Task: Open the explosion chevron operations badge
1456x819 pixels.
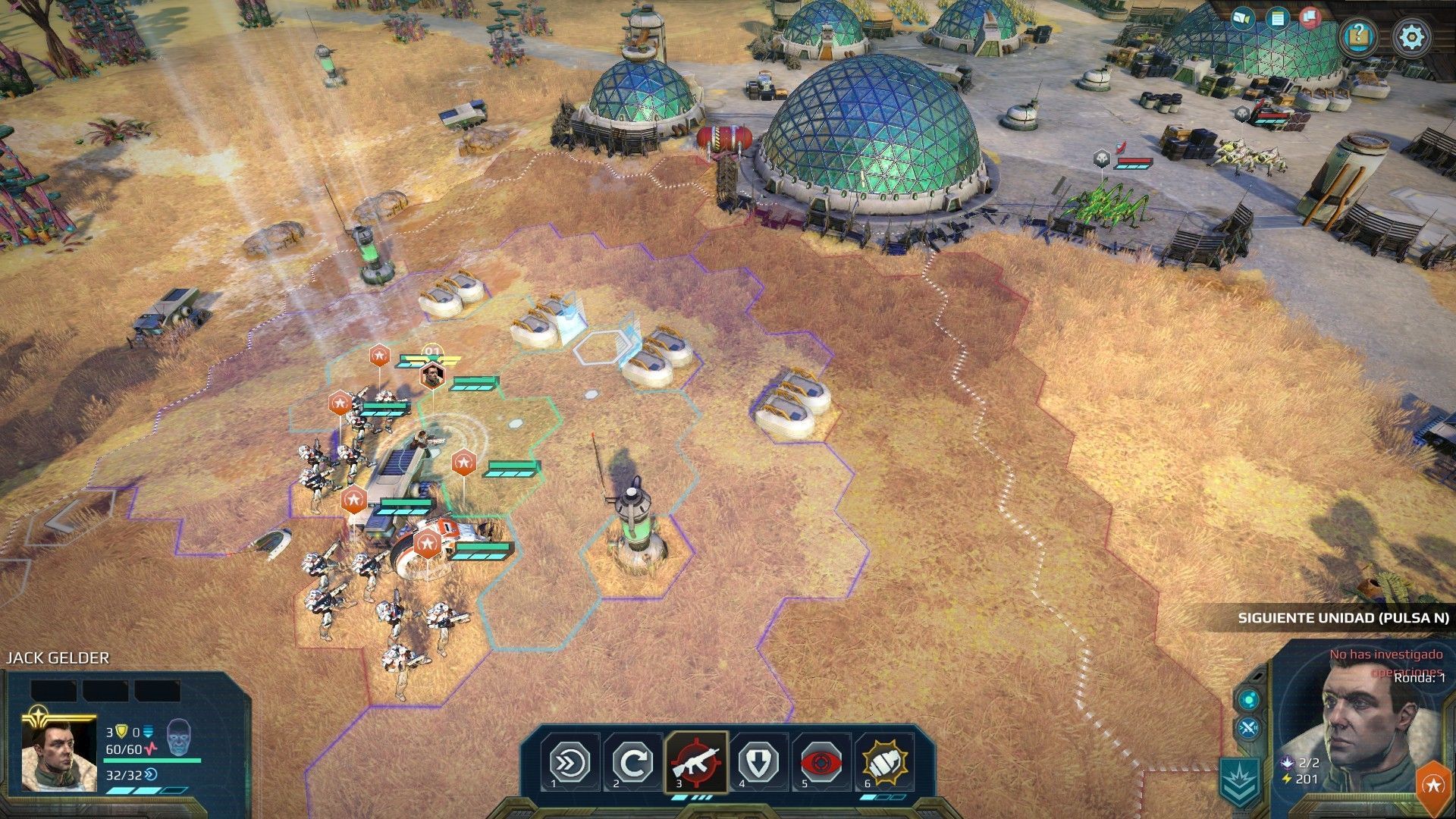Action: point(1241,781)
